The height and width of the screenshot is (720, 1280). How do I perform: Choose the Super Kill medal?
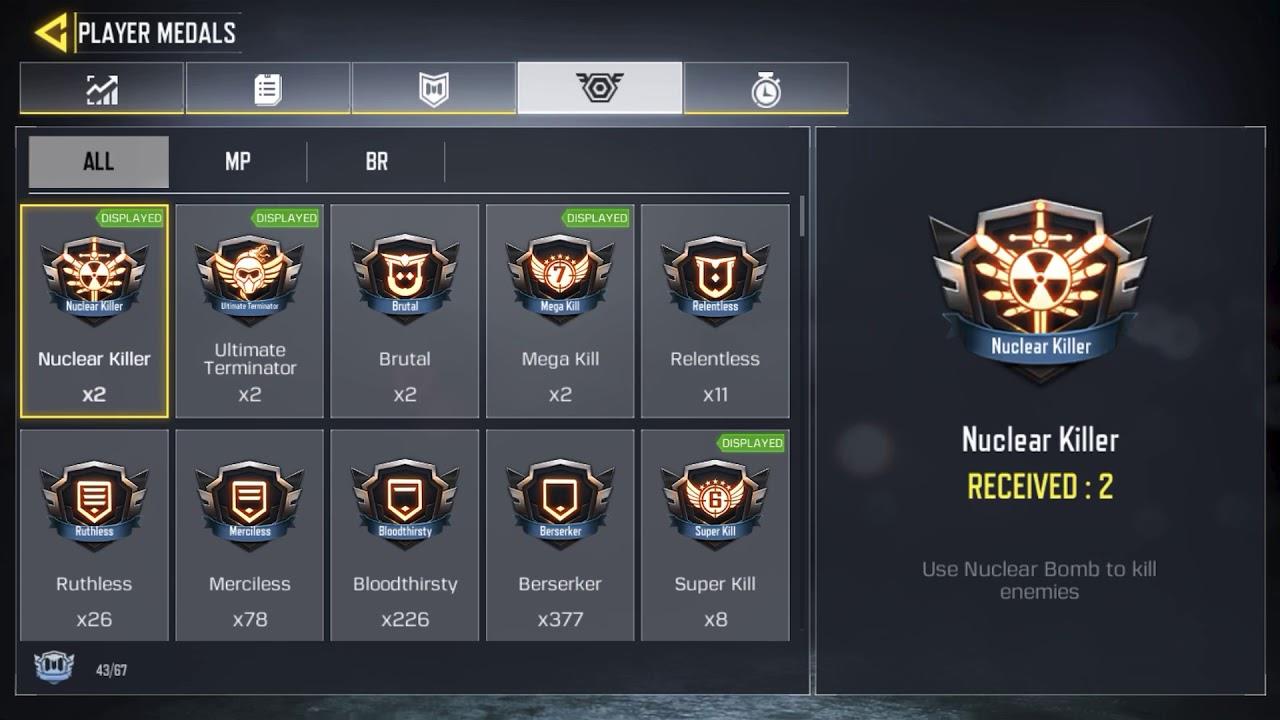click(x=715, y=535)
